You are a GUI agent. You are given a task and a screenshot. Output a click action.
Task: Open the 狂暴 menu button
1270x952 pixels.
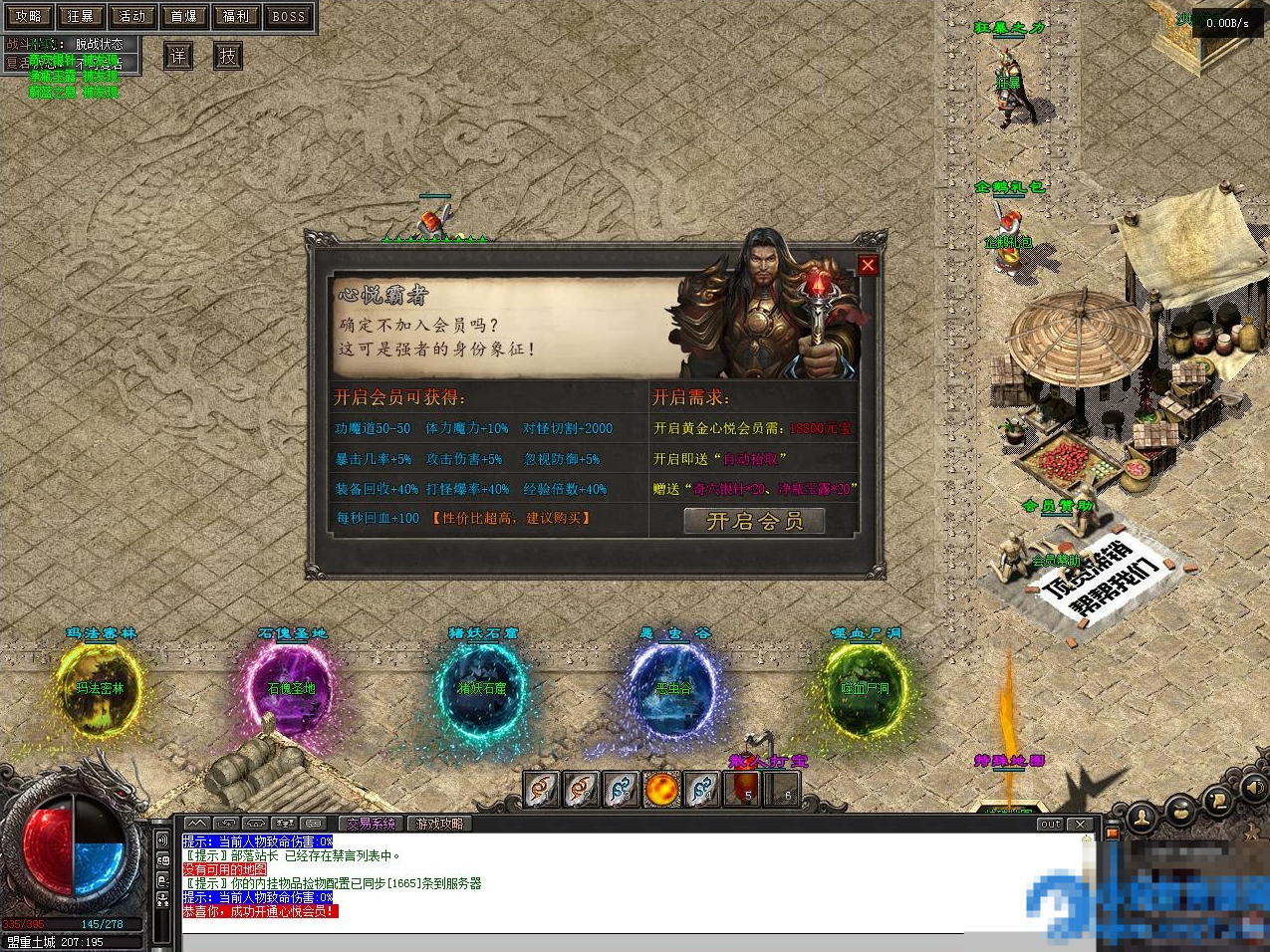[x=80, y=16]
